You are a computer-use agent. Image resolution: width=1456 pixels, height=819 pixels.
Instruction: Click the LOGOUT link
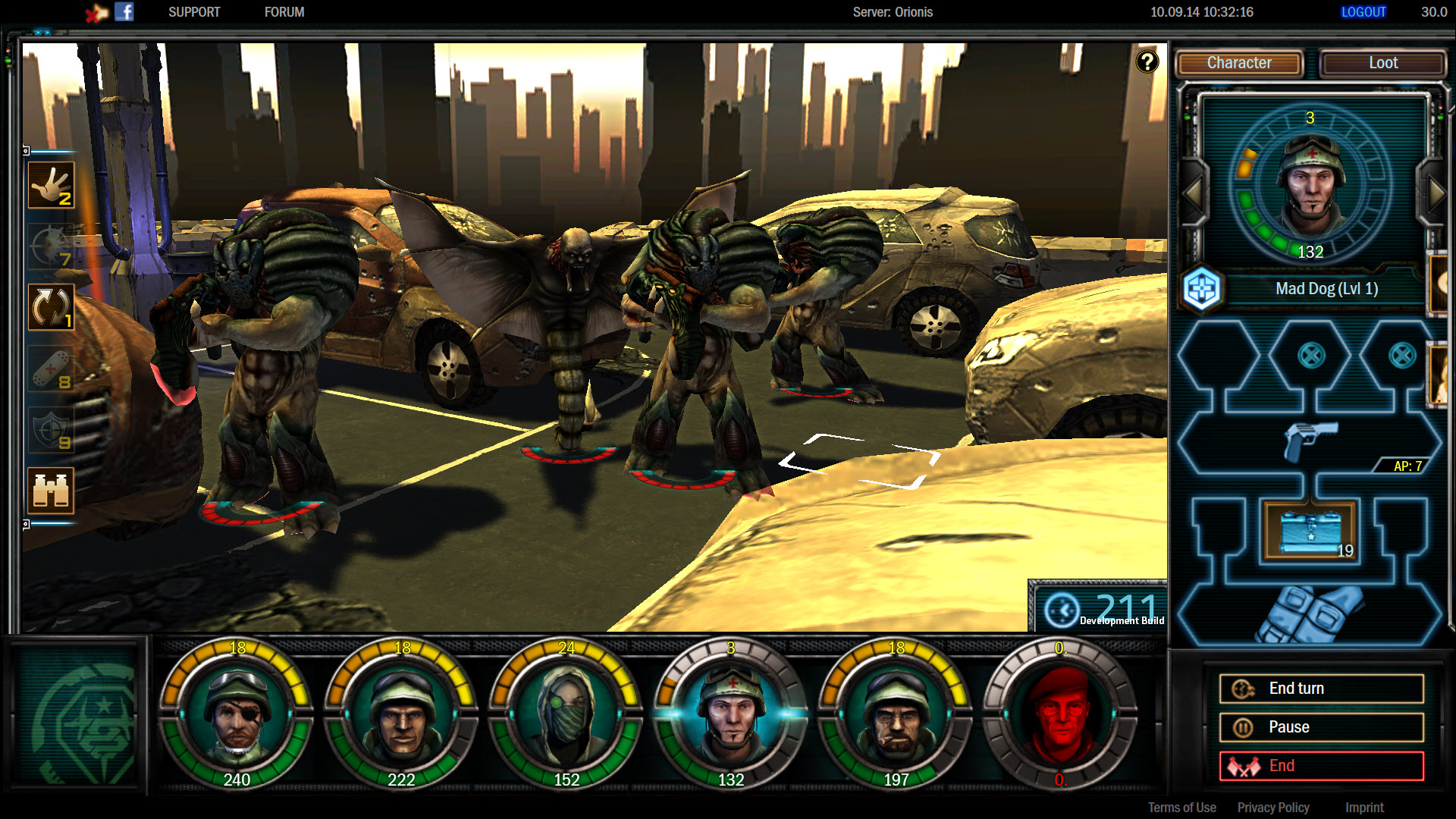click(1363, 11)
